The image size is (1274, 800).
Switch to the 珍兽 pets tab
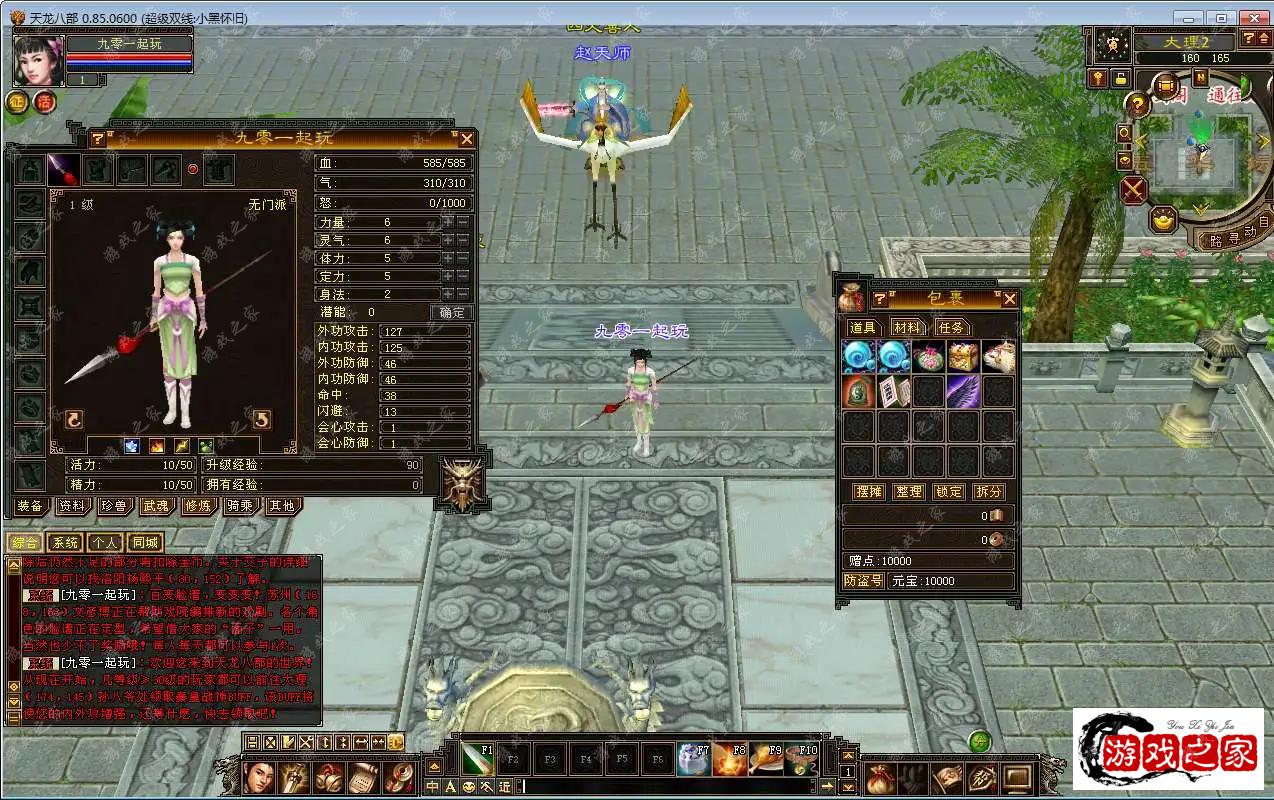click(114, 506)
